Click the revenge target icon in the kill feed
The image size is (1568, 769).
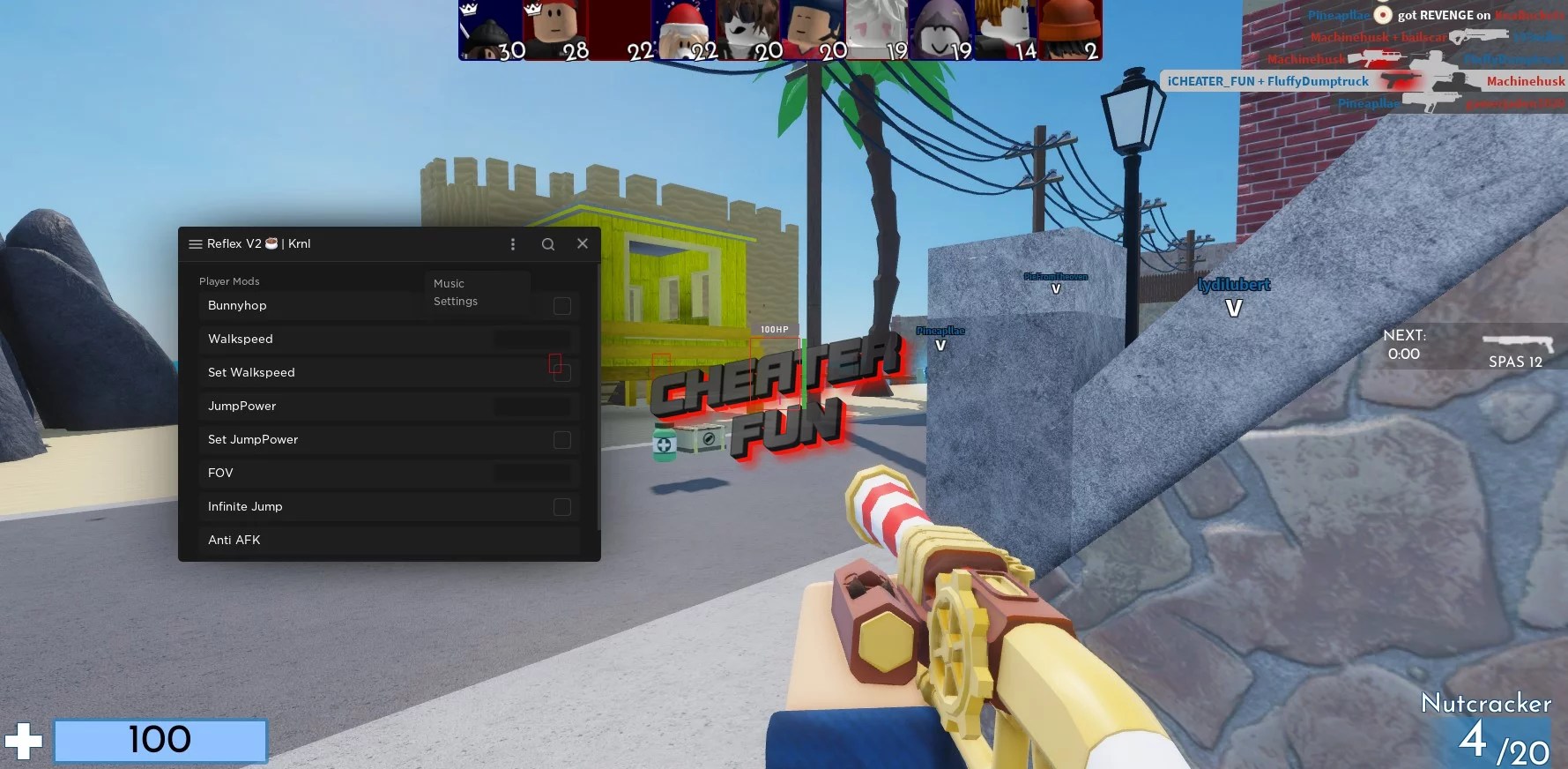click(x=1381, y=15)
